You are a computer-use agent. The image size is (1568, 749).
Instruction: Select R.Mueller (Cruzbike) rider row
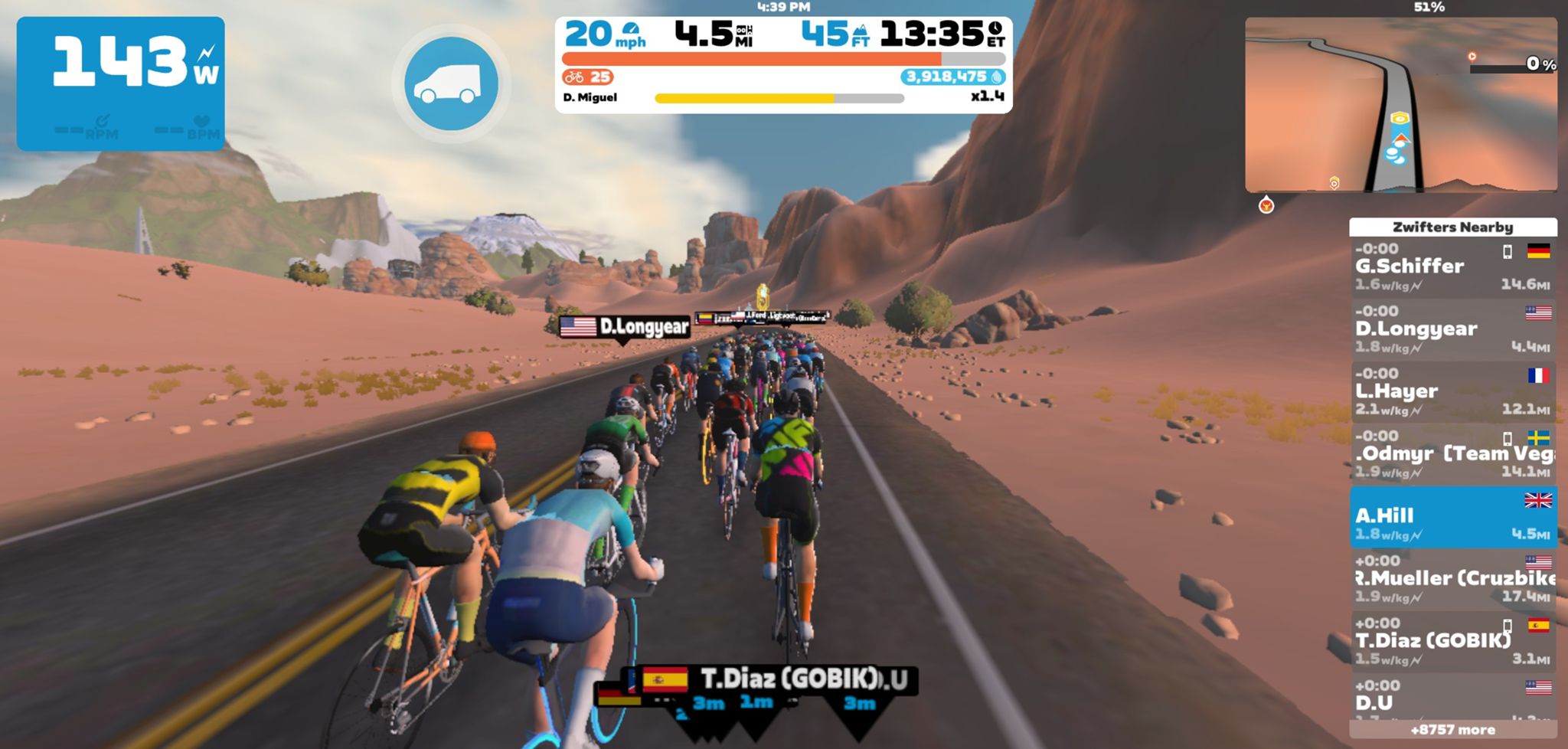1452,579
